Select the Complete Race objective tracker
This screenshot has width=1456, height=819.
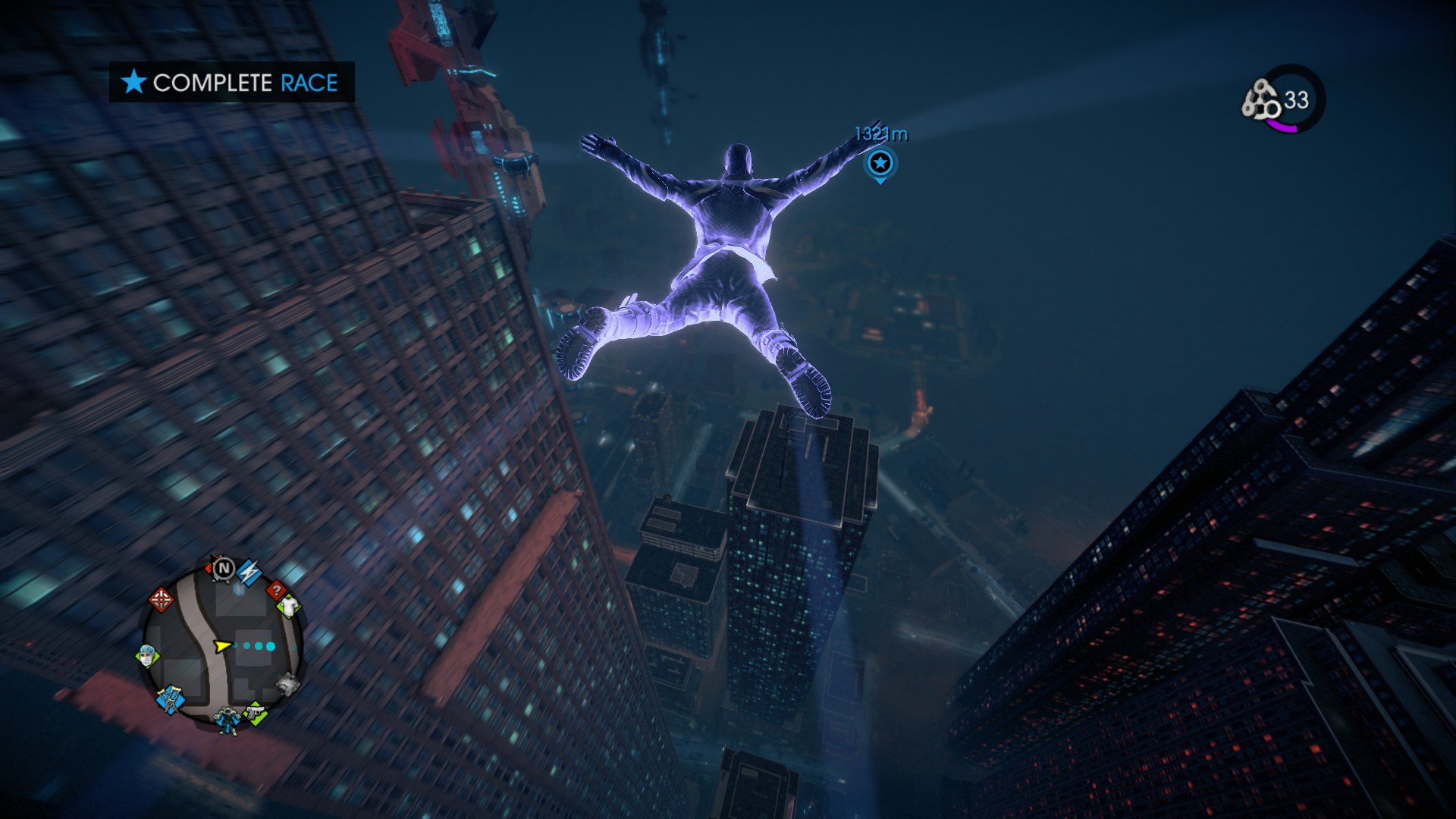[231, 82]
